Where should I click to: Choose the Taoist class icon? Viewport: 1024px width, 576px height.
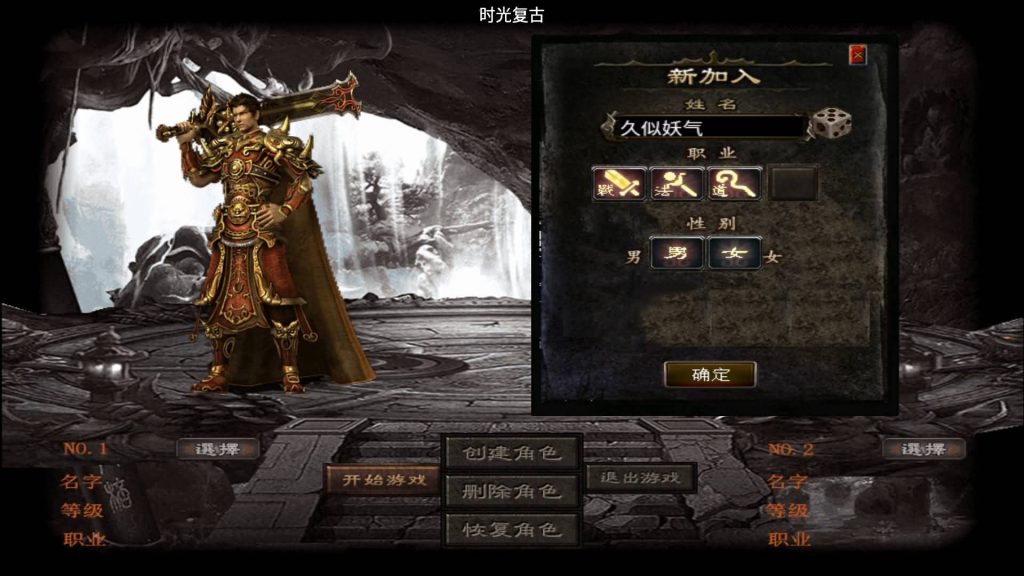click(735, 183)
